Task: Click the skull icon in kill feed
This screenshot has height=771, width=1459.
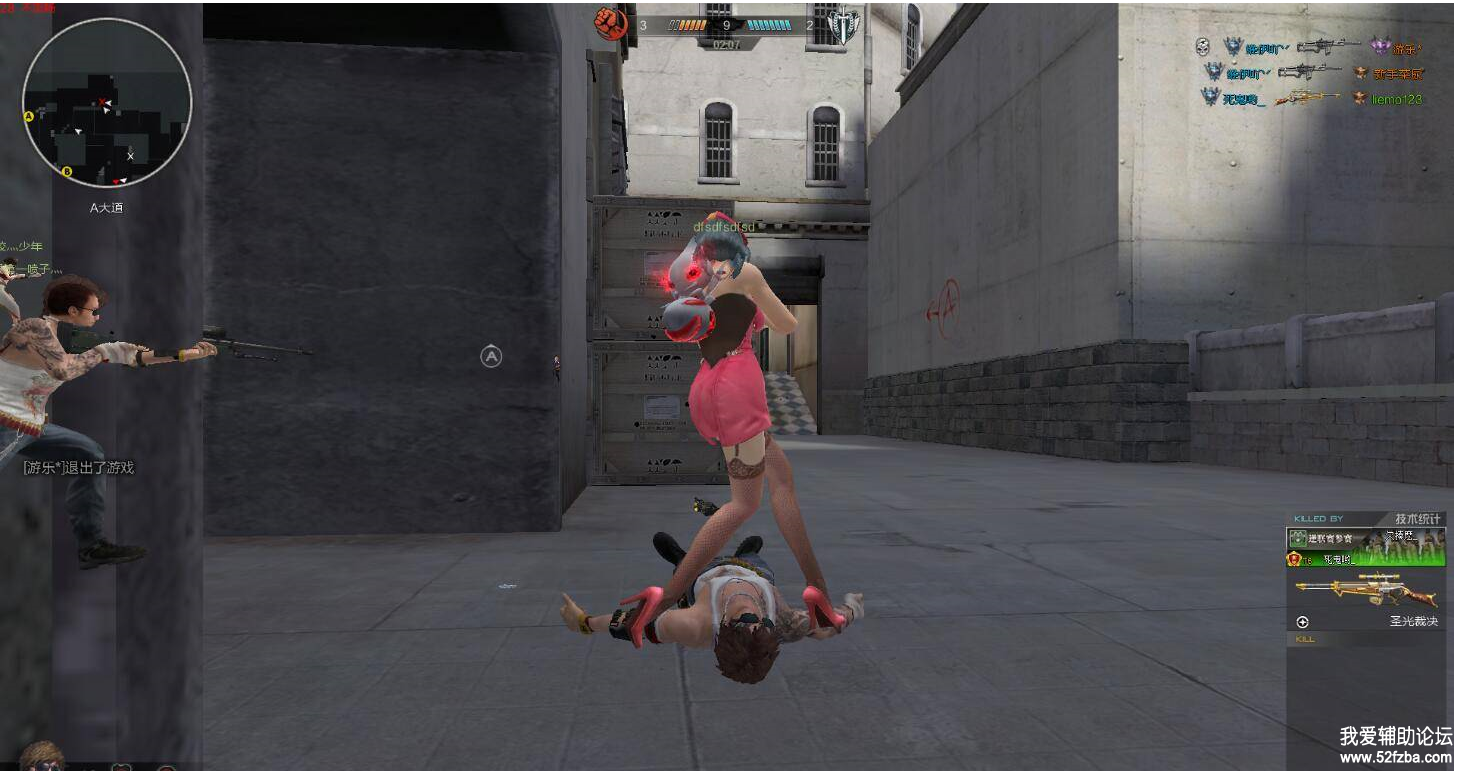Action: click(1203, 46)
